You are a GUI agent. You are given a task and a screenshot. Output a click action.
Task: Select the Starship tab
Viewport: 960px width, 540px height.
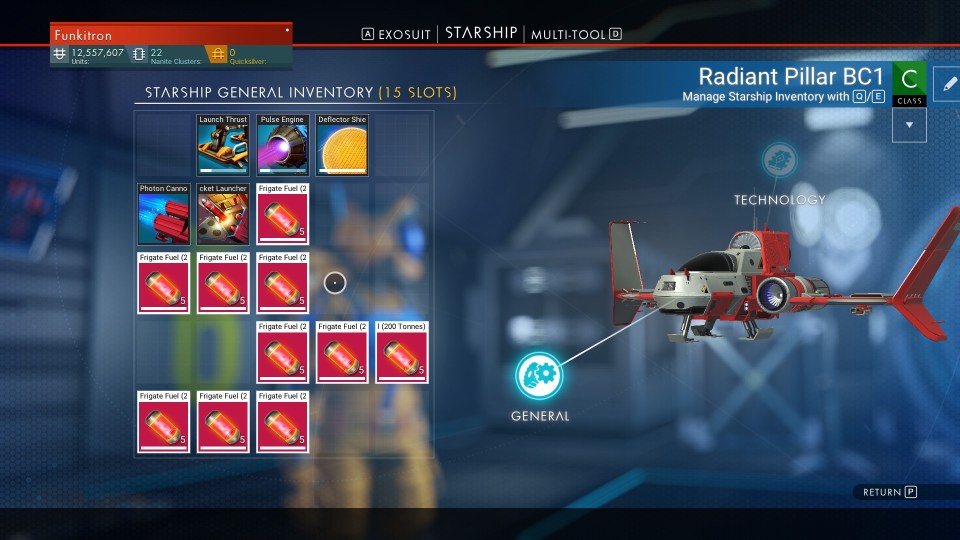click(481, 34)
